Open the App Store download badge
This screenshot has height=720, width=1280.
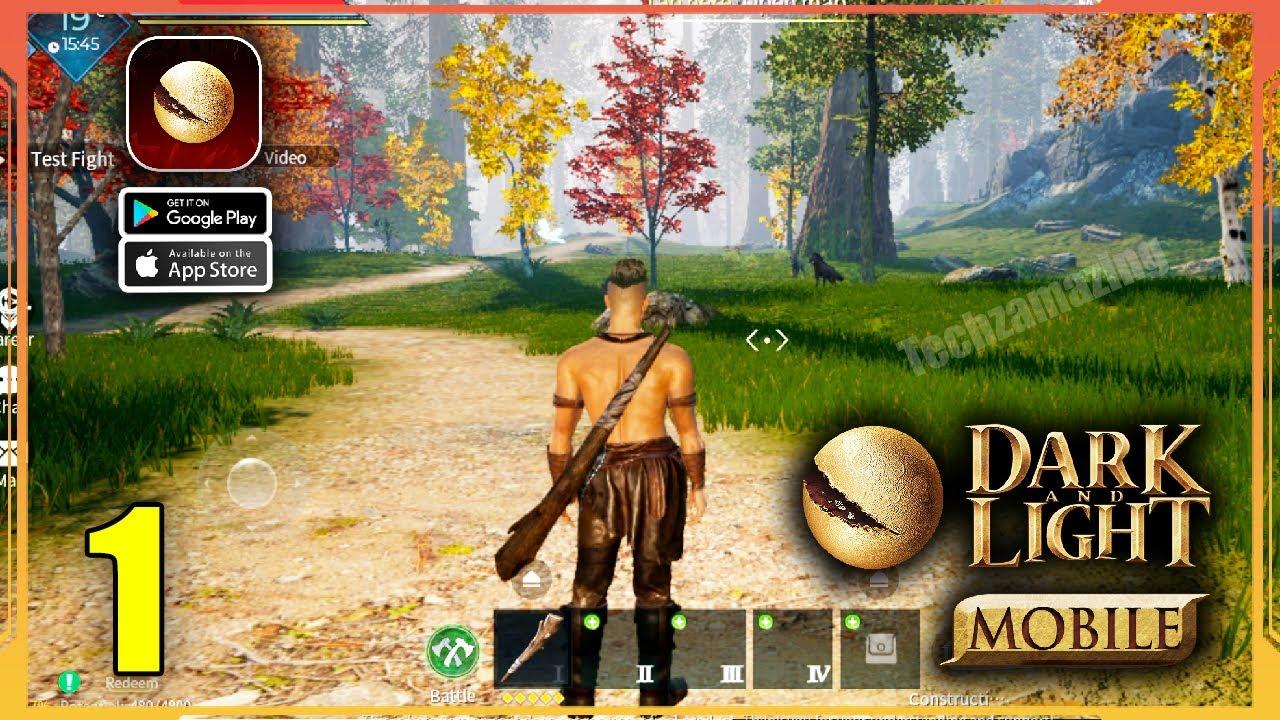point(196,266)
